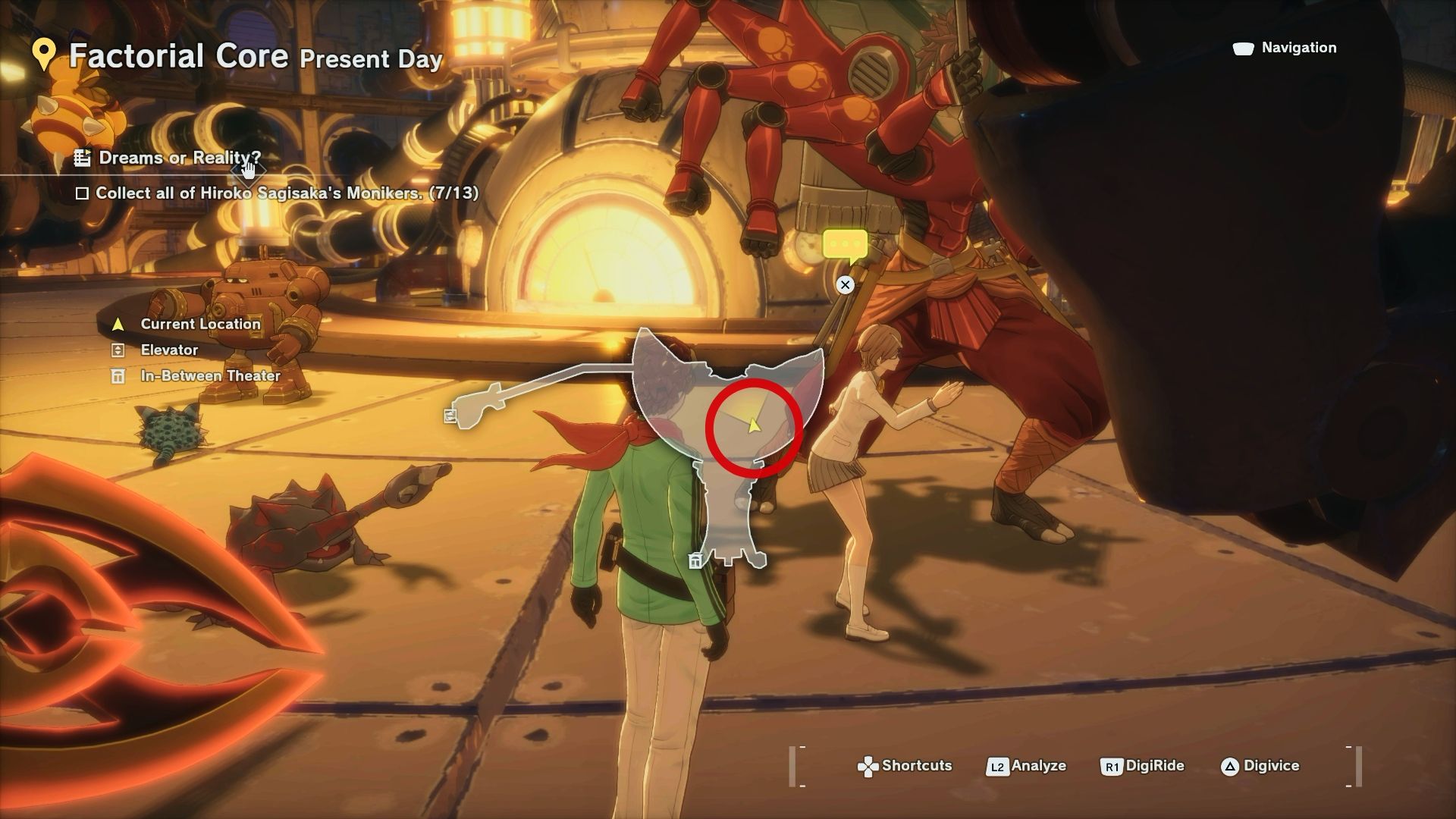The width and height of the screenshot is (1456, 819).
Task: Click the Elevator legend entry
Action: pyautogui.click(x=168, y=350)
